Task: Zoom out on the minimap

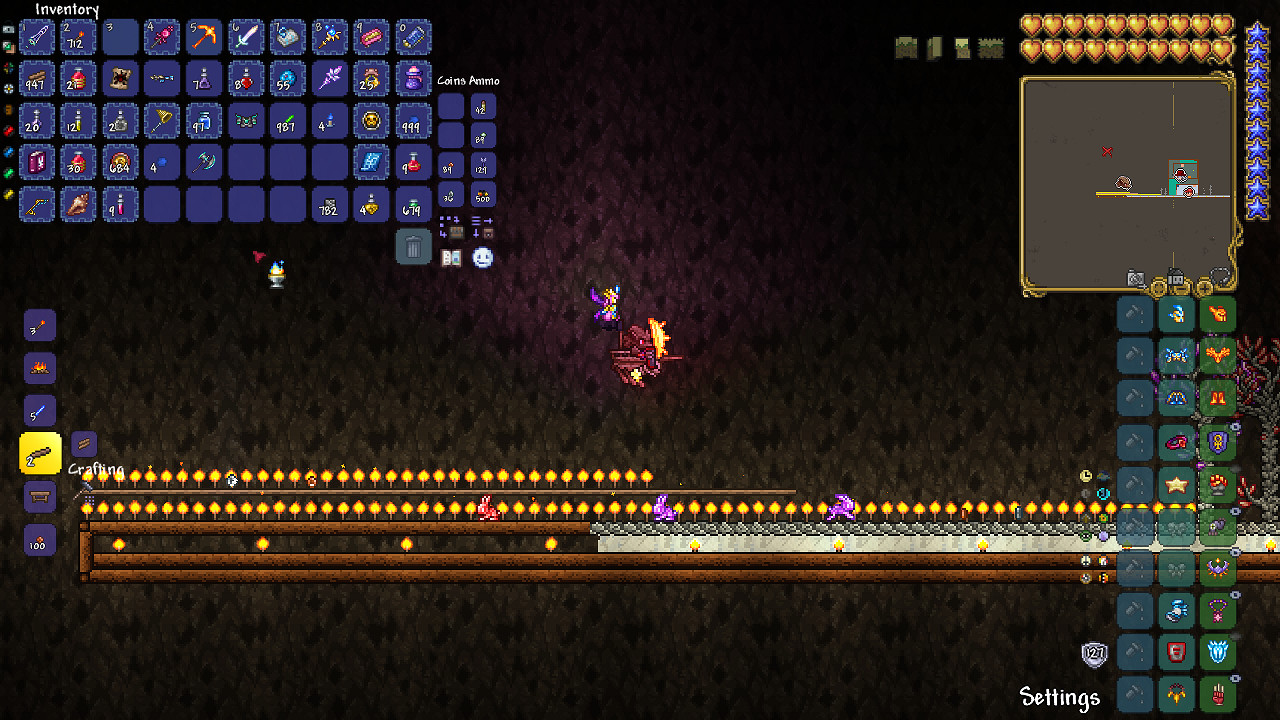Action: coord(1157,288)
